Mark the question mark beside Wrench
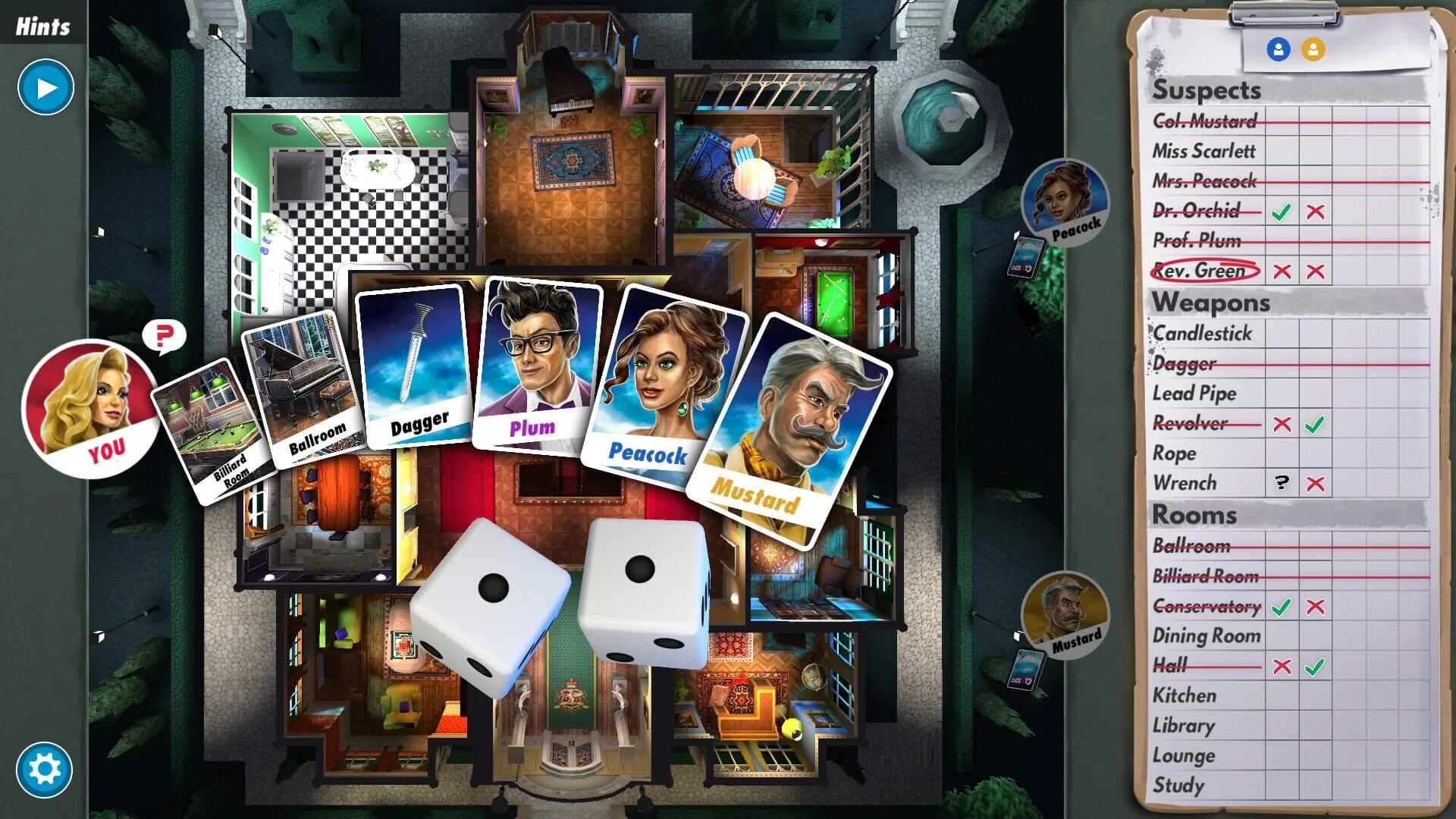 [1283, 483]
